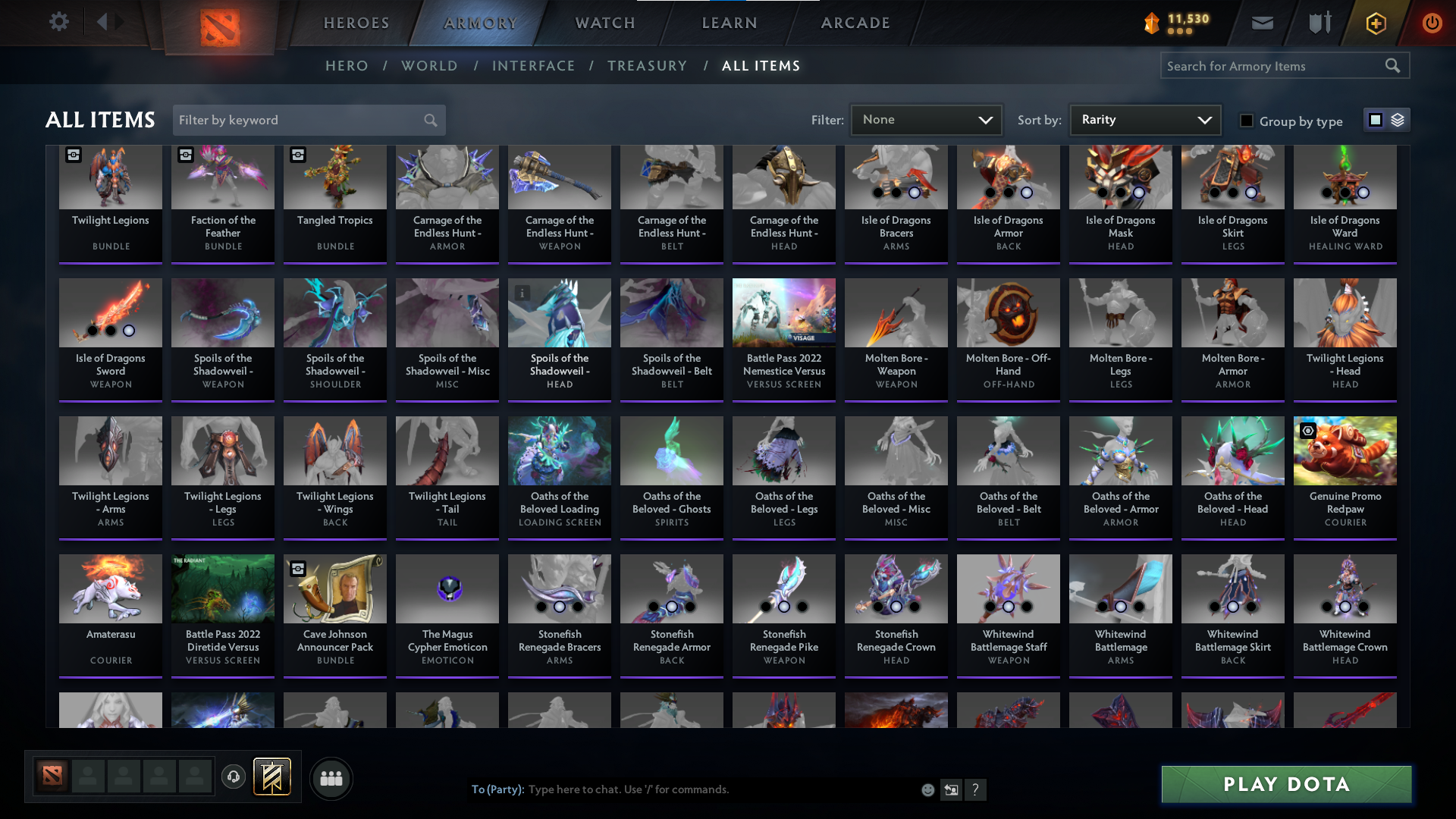Switch to stacked layers grid view

click(1398, 120)
